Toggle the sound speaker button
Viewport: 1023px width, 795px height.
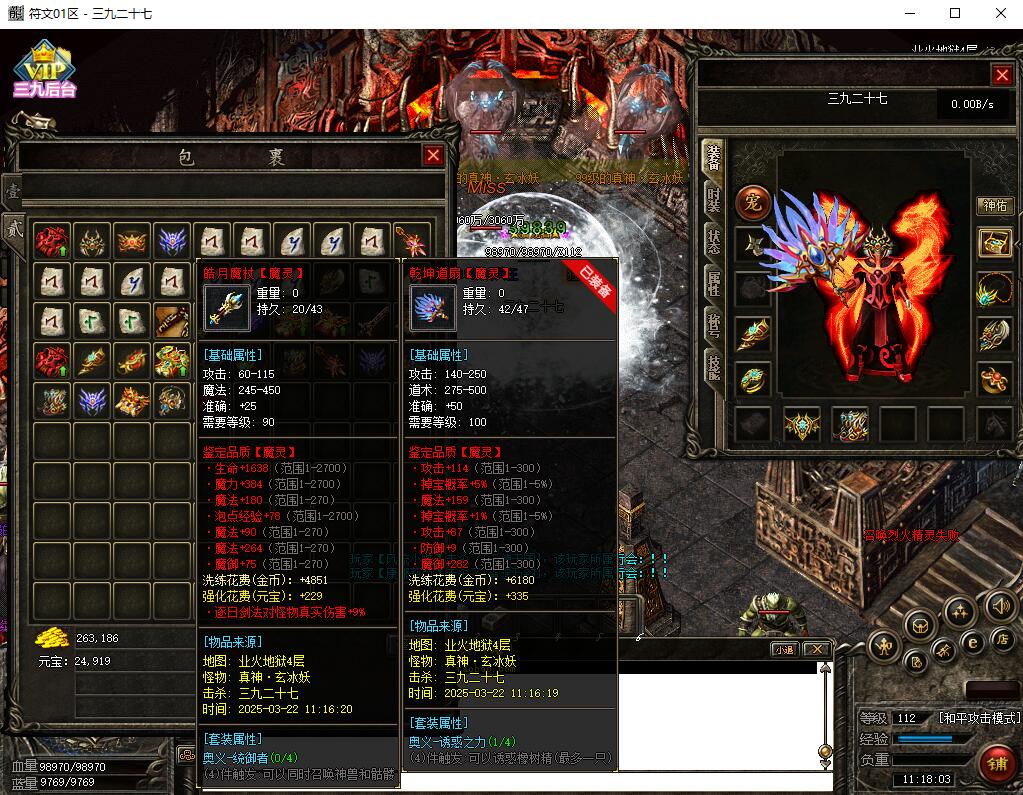pos(1000,605)
